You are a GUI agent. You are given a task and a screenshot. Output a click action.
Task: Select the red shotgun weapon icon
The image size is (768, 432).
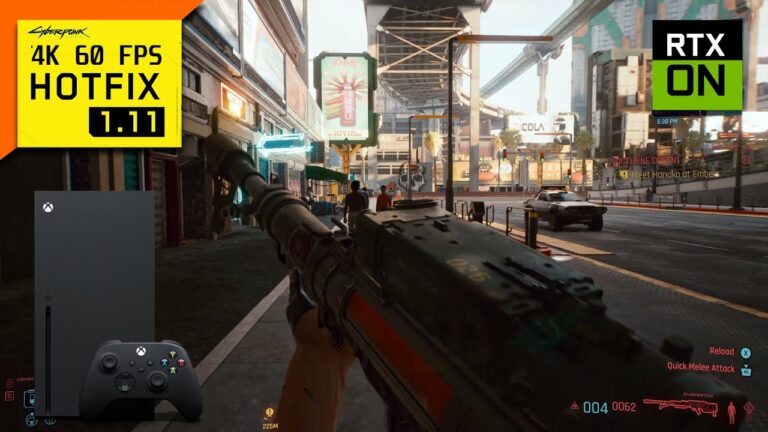coord(680,406)
